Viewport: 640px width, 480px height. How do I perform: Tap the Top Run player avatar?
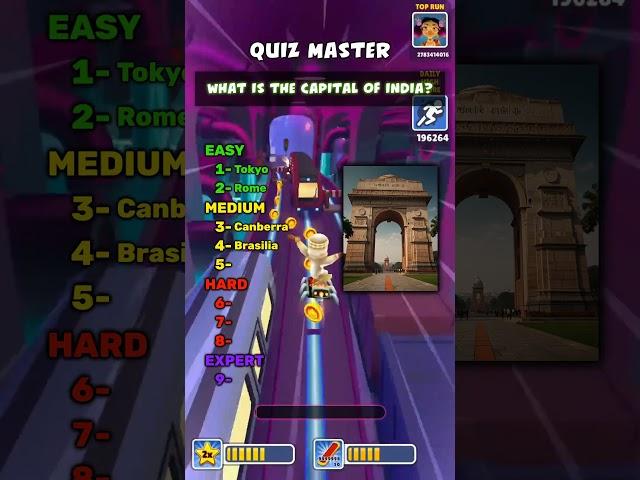(x=430, y=29)
